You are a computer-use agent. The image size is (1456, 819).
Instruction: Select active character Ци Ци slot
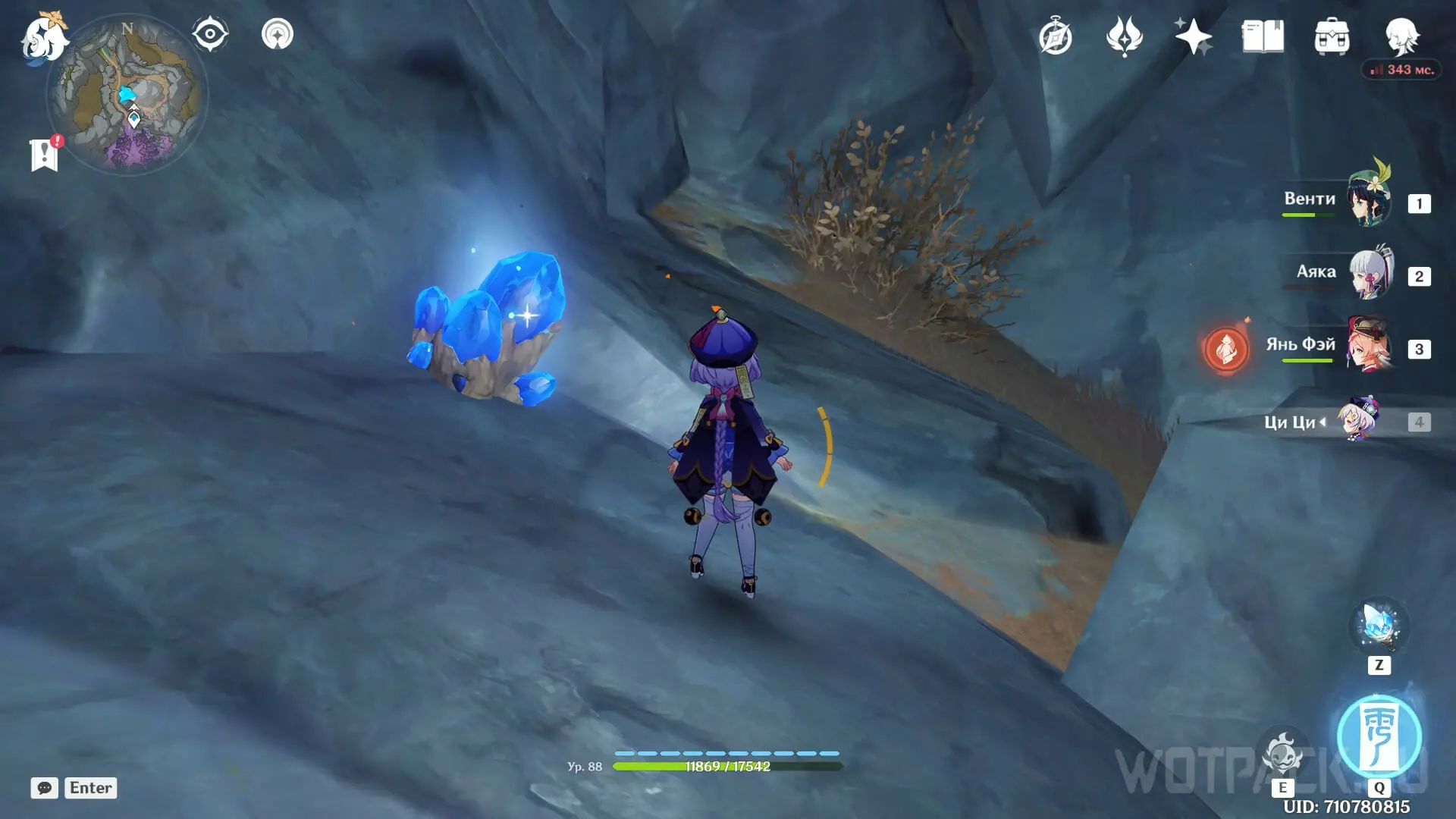coord(1357,420)
